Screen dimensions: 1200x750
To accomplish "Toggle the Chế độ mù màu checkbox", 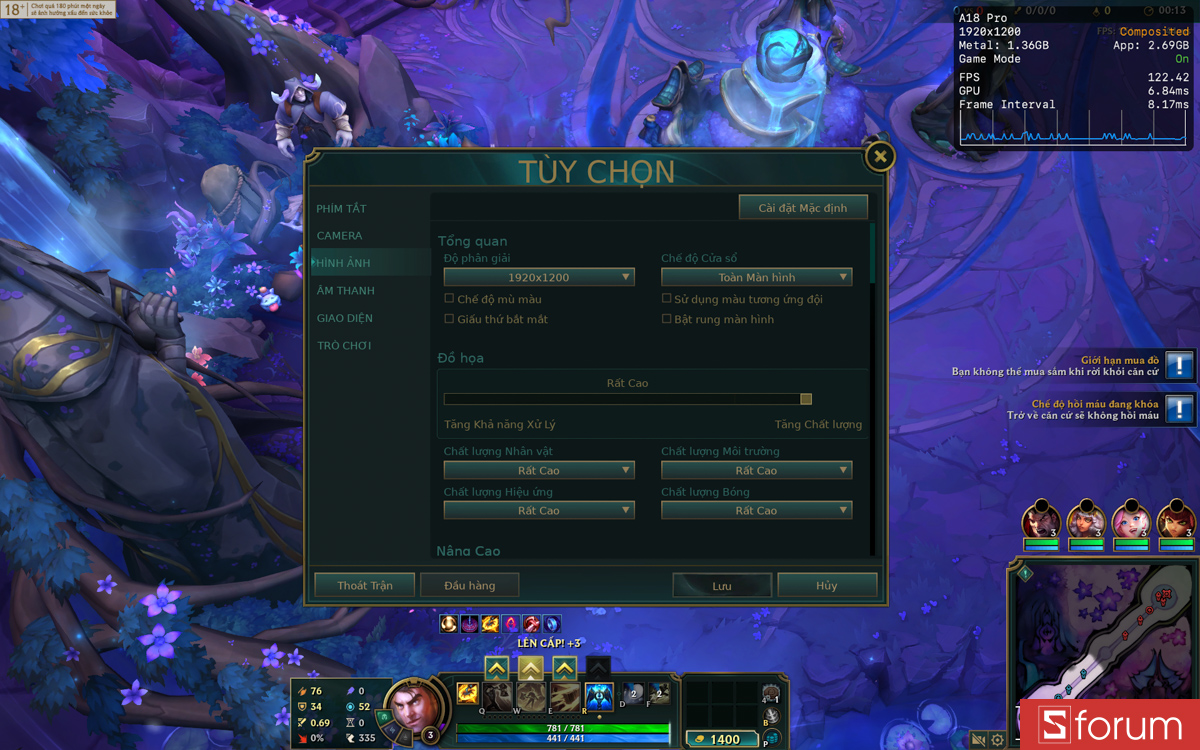I will click(449, 299).
